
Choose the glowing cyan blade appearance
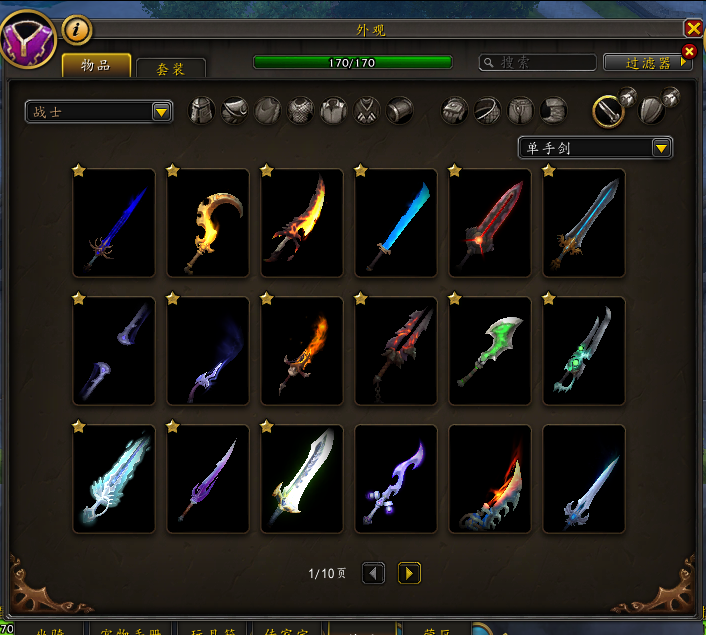click(x=396, y=223)
